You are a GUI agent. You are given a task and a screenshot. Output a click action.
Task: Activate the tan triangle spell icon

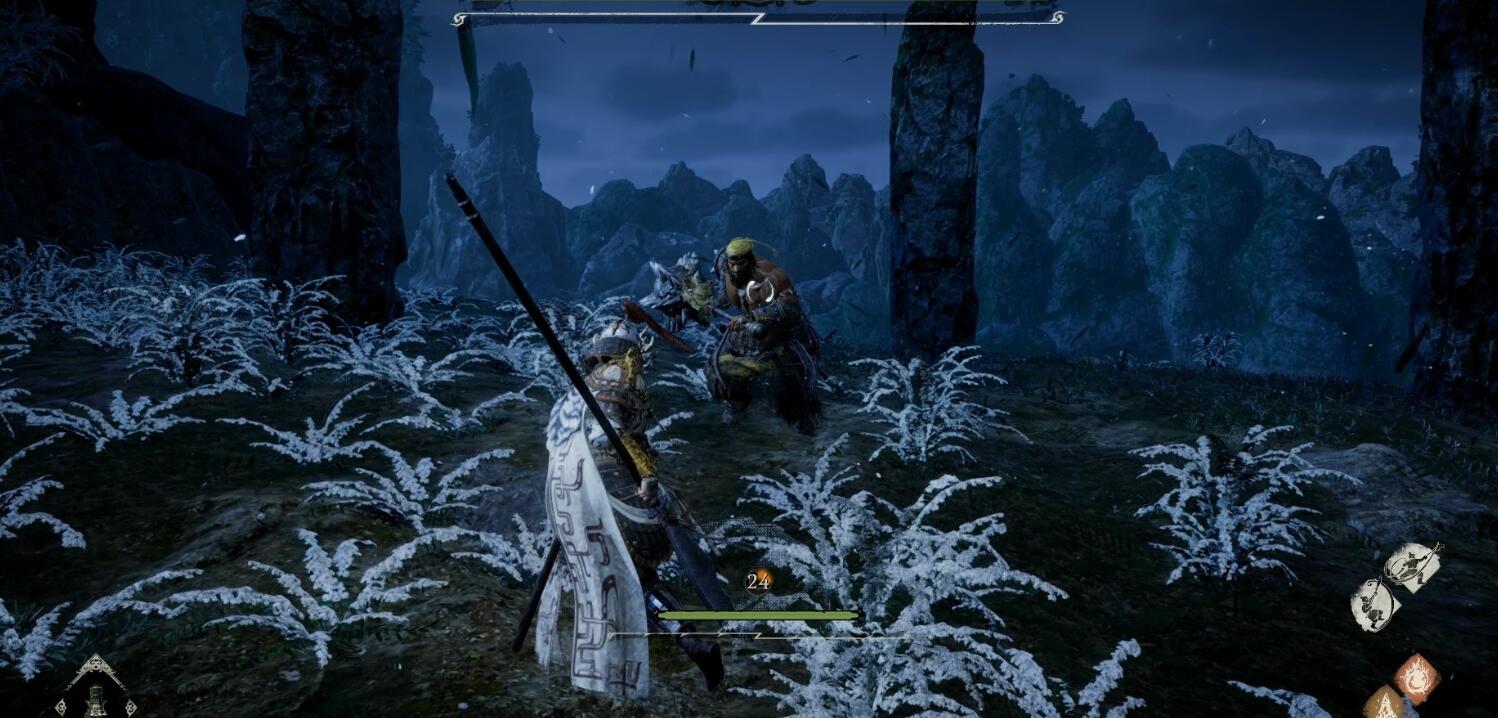pyautogui.click(x=1385, y=704)
